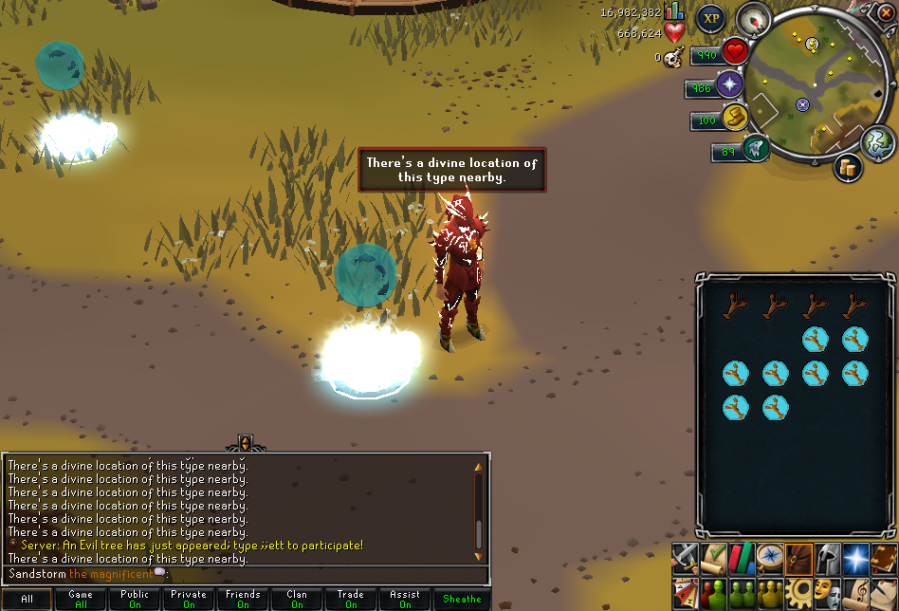Open the worn equipment helmet tab
This screenshot has width=899, height=611.
coord(827,558)
